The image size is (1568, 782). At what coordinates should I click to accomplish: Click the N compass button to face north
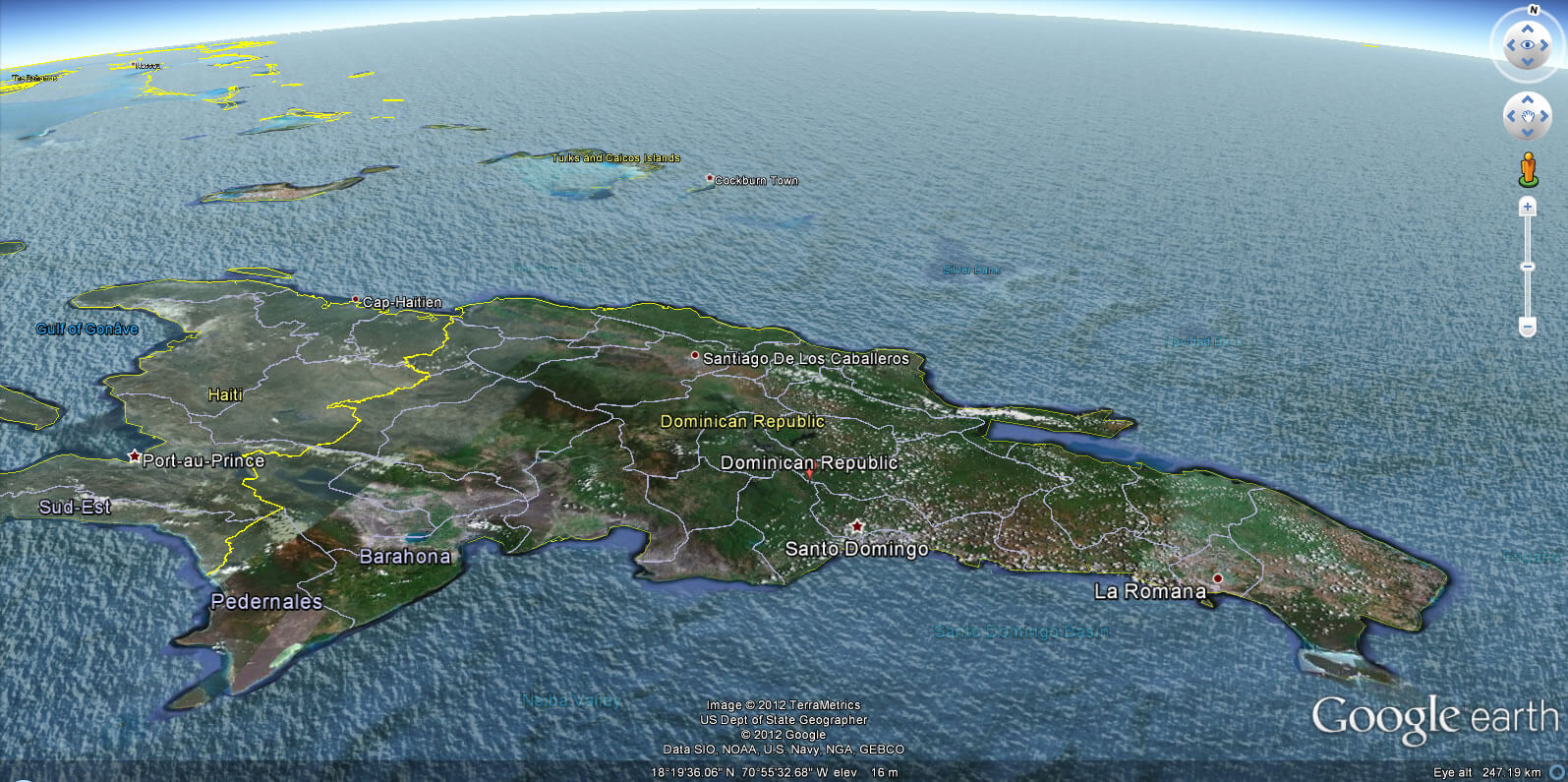click(1534, 9)
